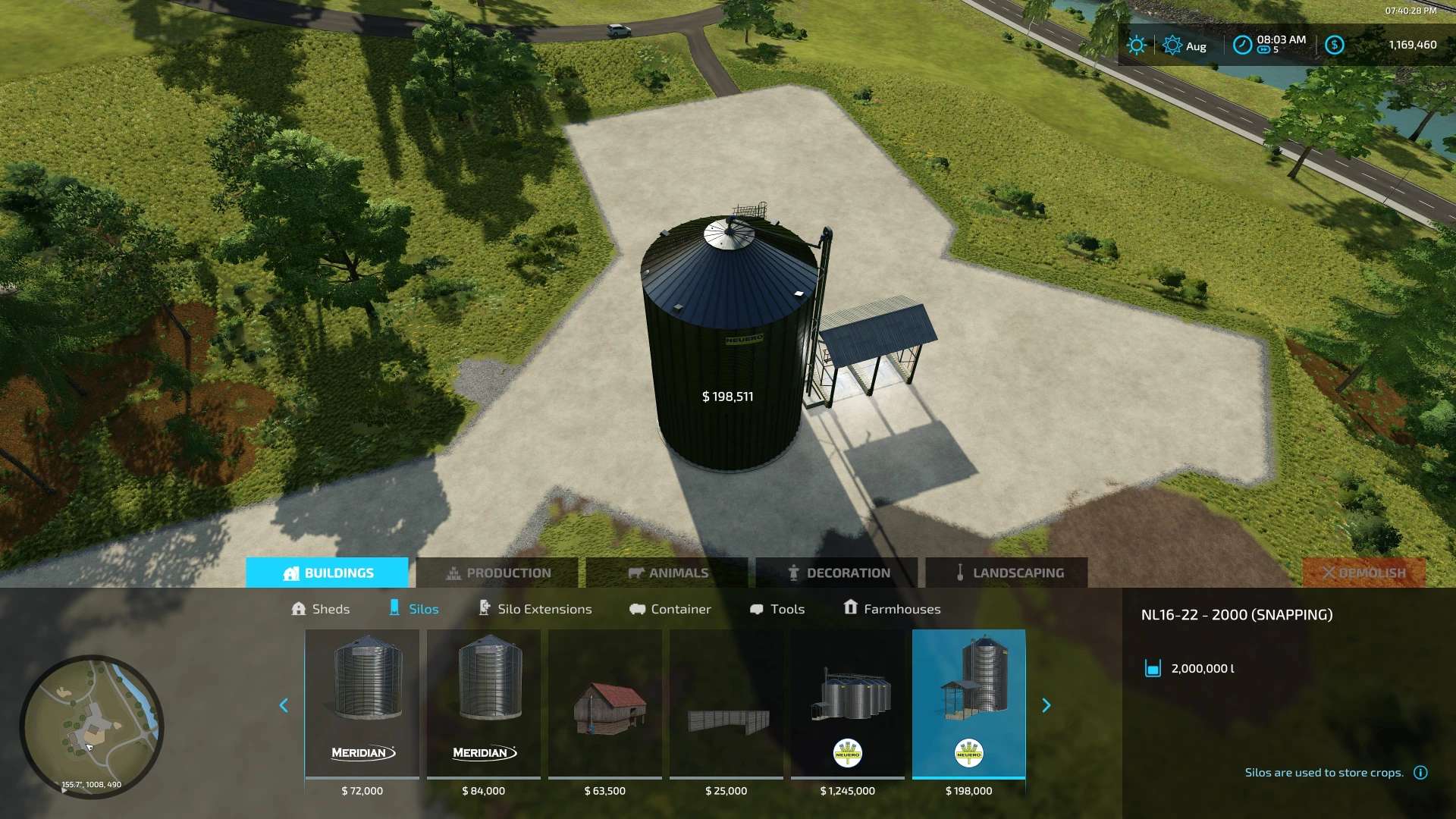Select the Animals tab
The width and height of the screenshot is (1456, 819).
tap(667, 573)
